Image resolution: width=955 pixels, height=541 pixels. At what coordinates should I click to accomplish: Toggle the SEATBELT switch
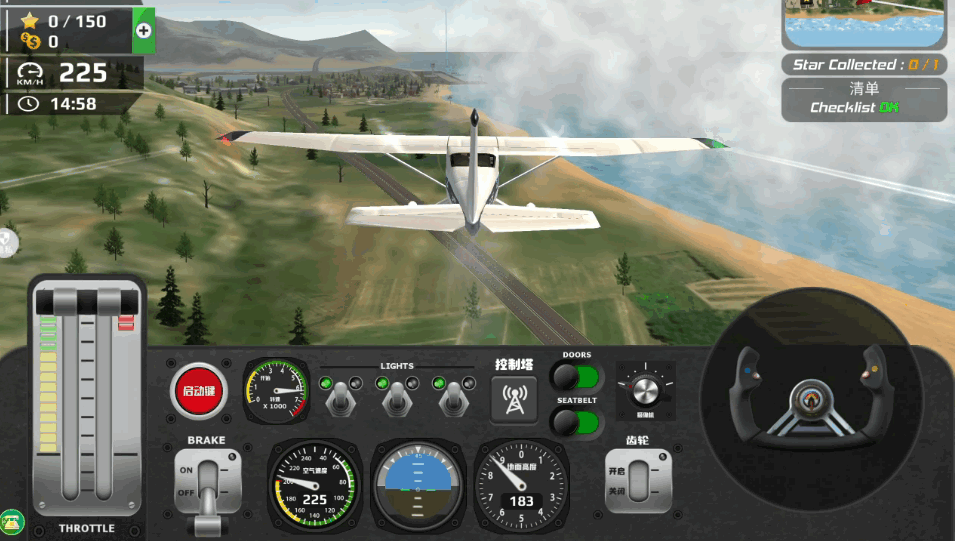(577, 422)
